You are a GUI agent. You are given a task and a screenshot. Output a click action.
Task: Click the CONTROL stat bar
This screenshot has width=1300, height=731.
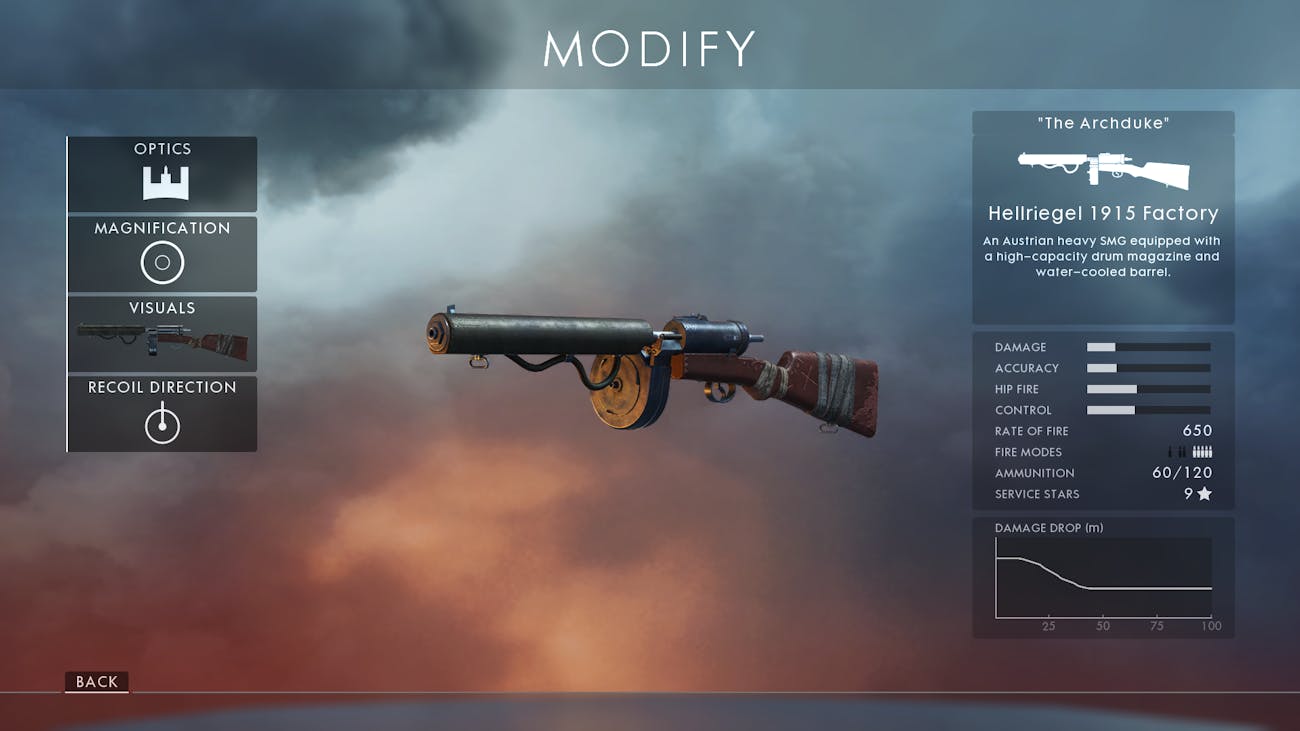click(1148, 410)
